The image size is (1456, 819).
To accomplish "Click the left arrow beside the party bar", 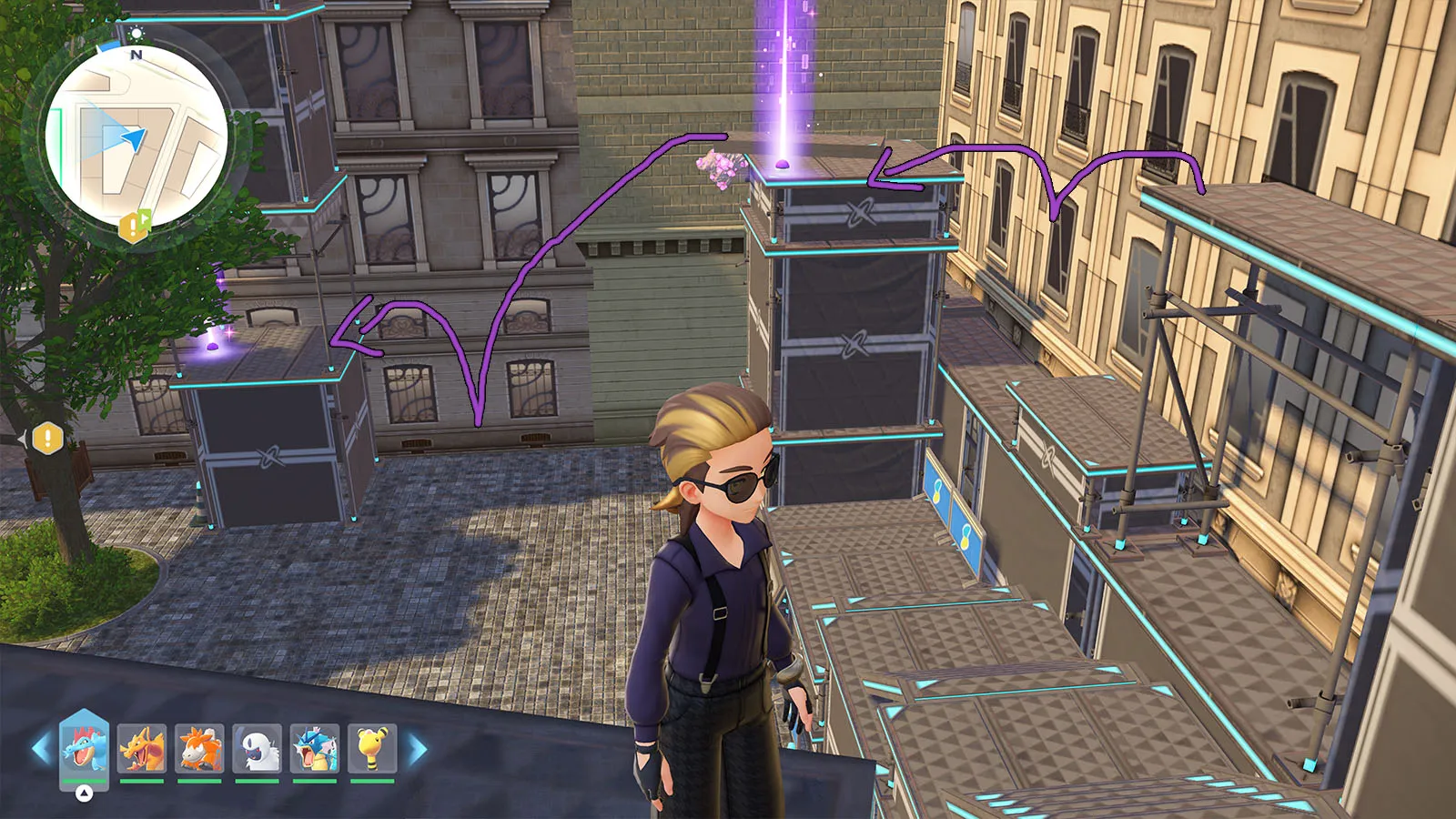I will tap(41, 749).
